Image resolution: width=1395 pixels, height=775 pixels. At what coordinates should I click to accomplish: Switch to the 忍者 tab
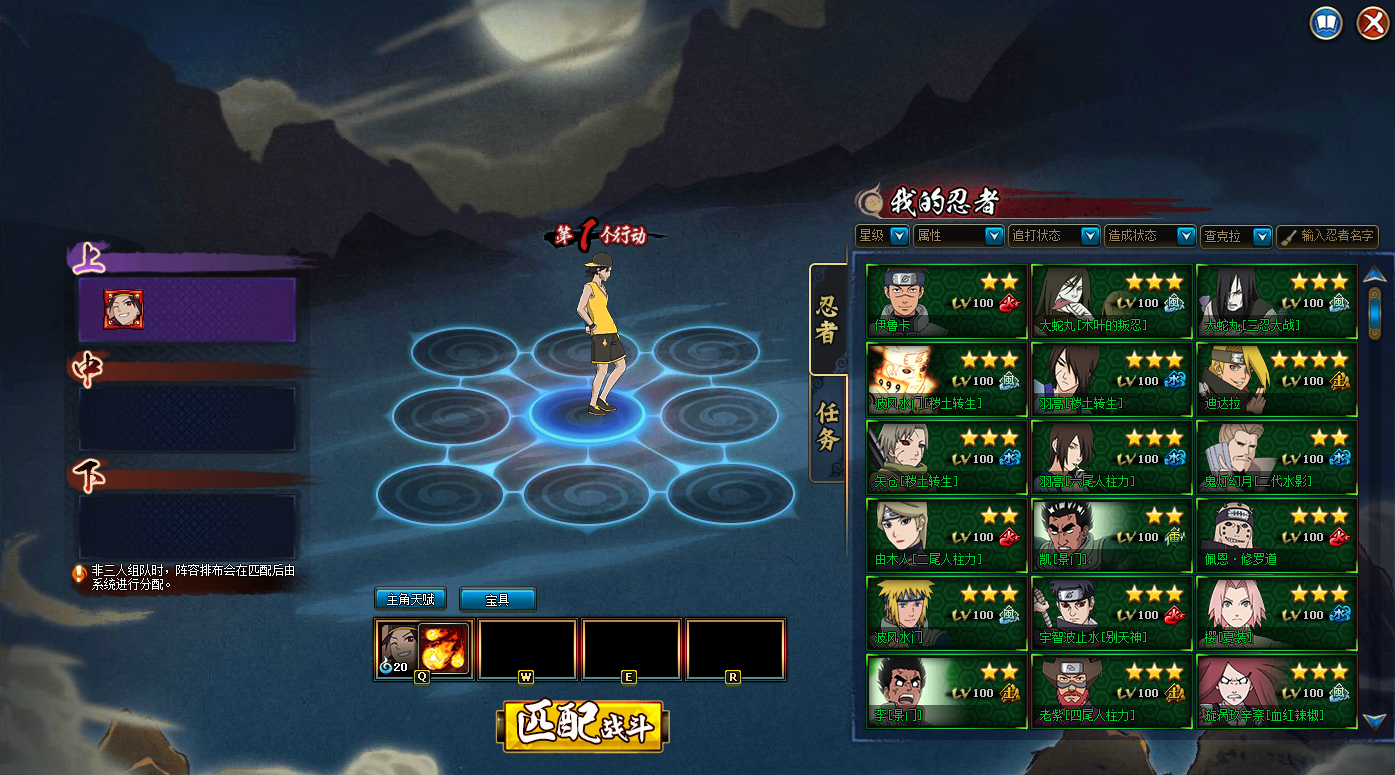827,318
